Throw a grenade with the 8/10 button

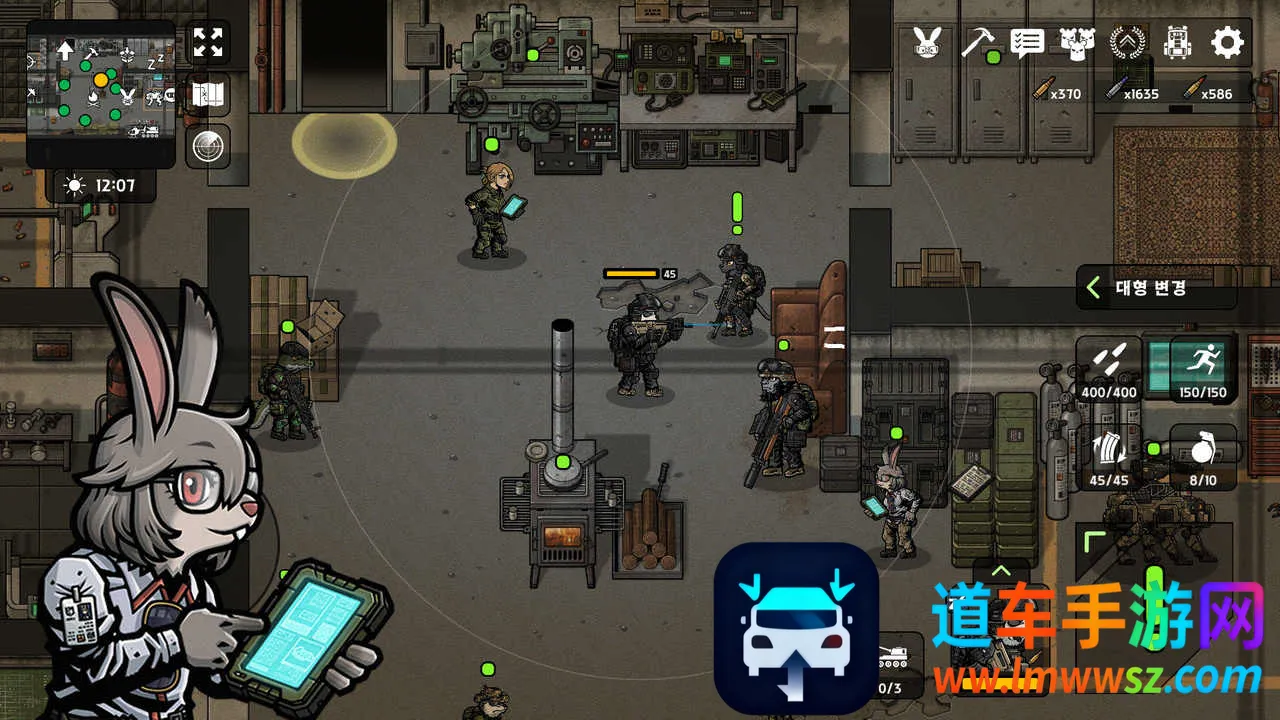(1203, 458)
